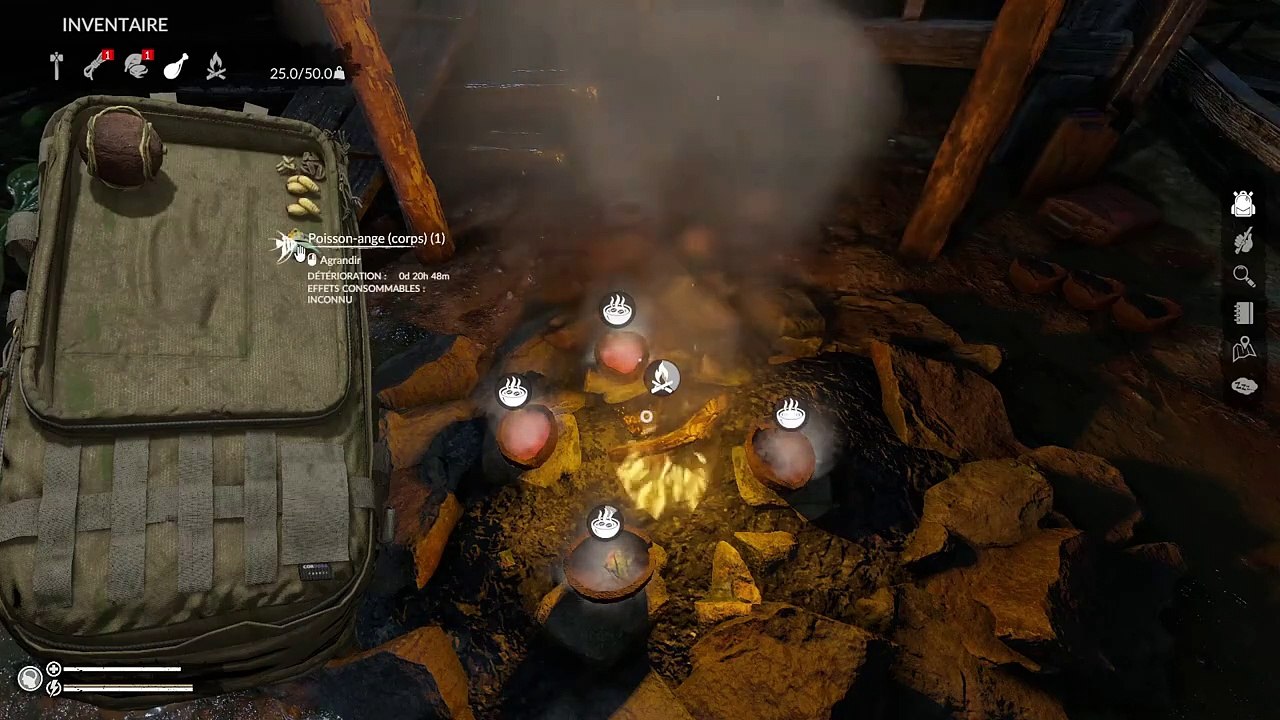The width and height of the screenshot is (1280, 720).
Task: Switch to the rope materials tab
Action: point(96,66)
